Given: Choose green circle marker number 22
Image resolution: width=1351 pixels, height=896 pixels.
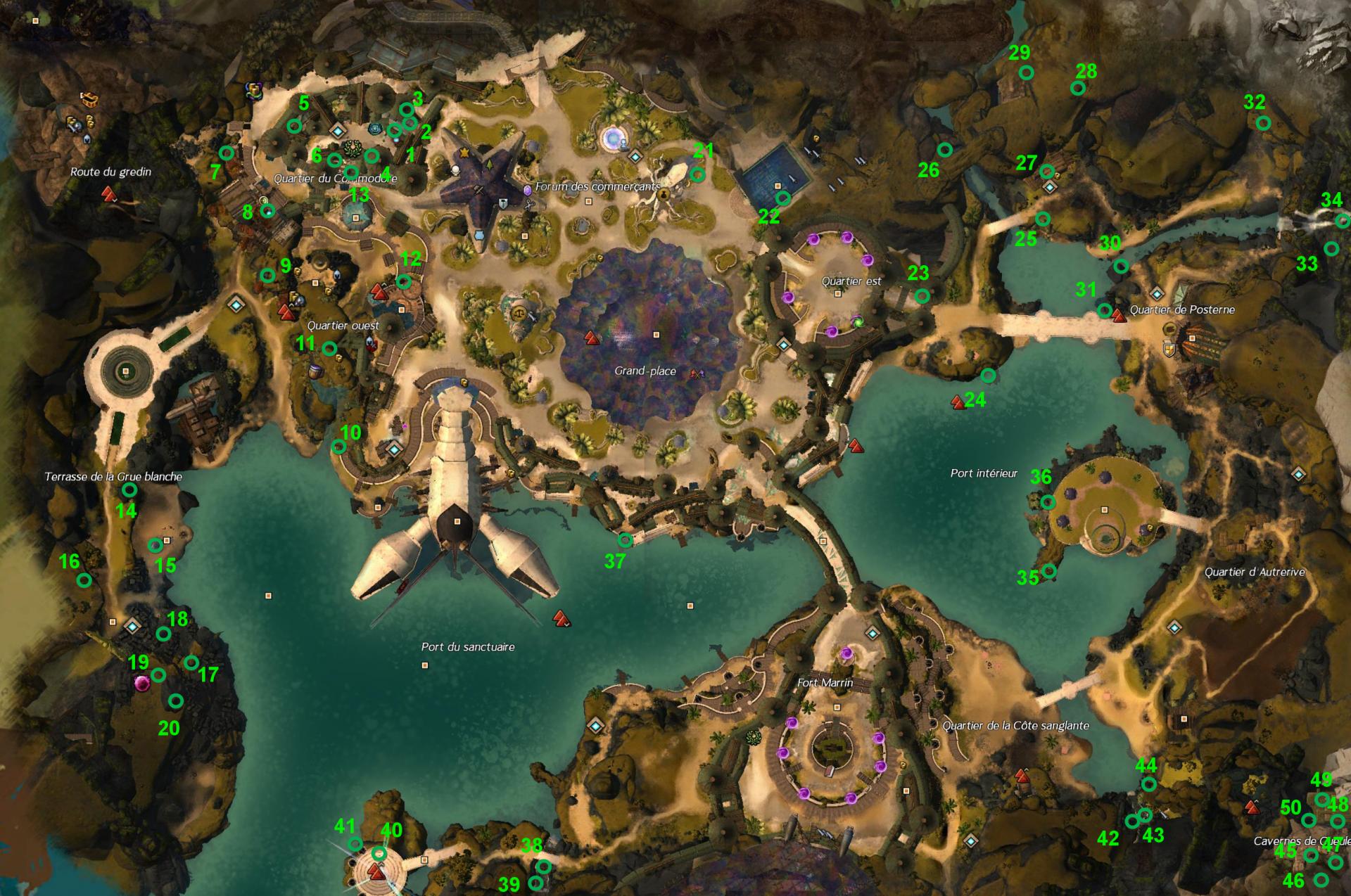Looking at the screenshot, I should (782, 198).
